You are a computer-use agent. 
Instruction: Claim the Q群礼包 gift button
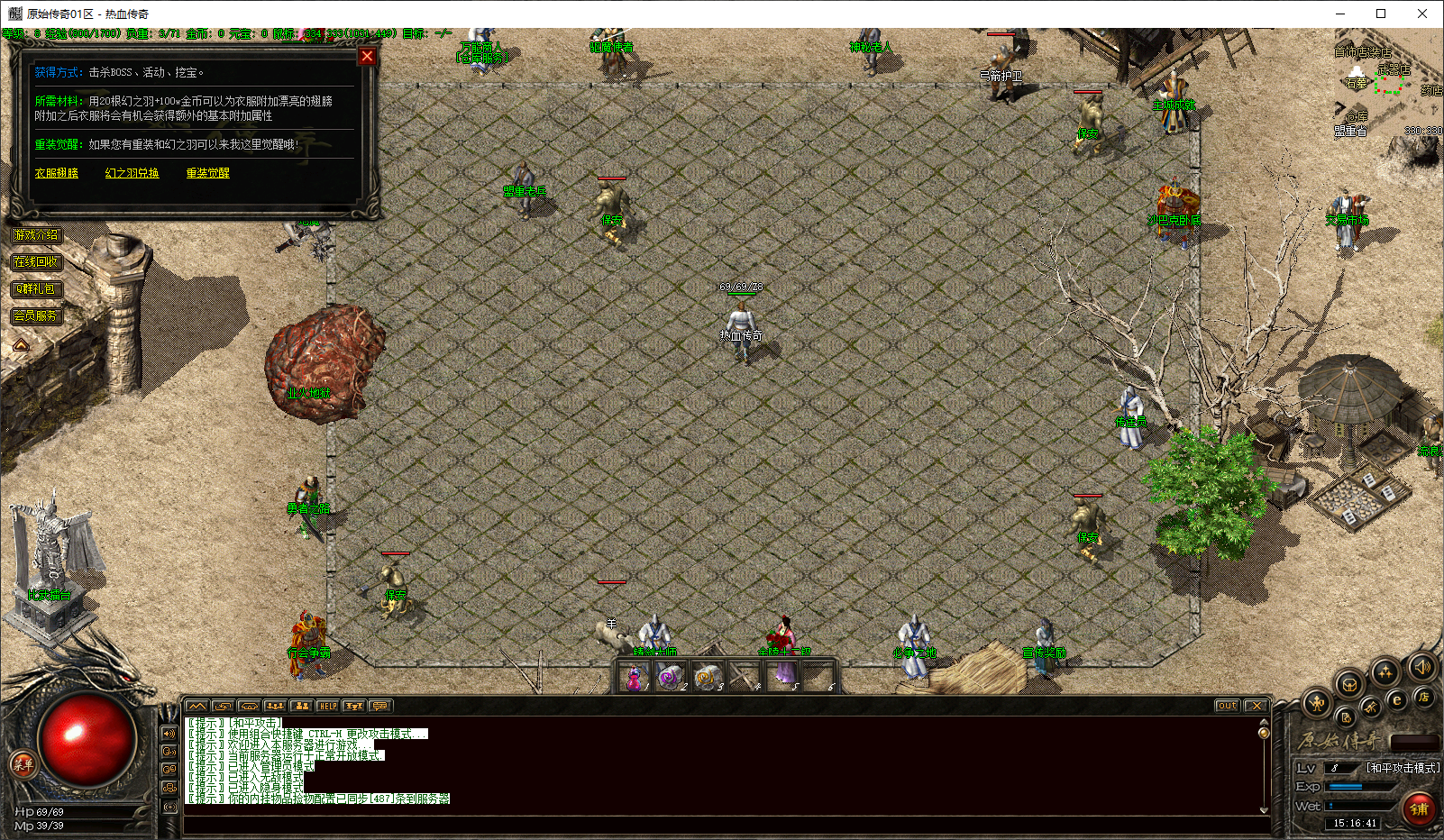(36, 289)
